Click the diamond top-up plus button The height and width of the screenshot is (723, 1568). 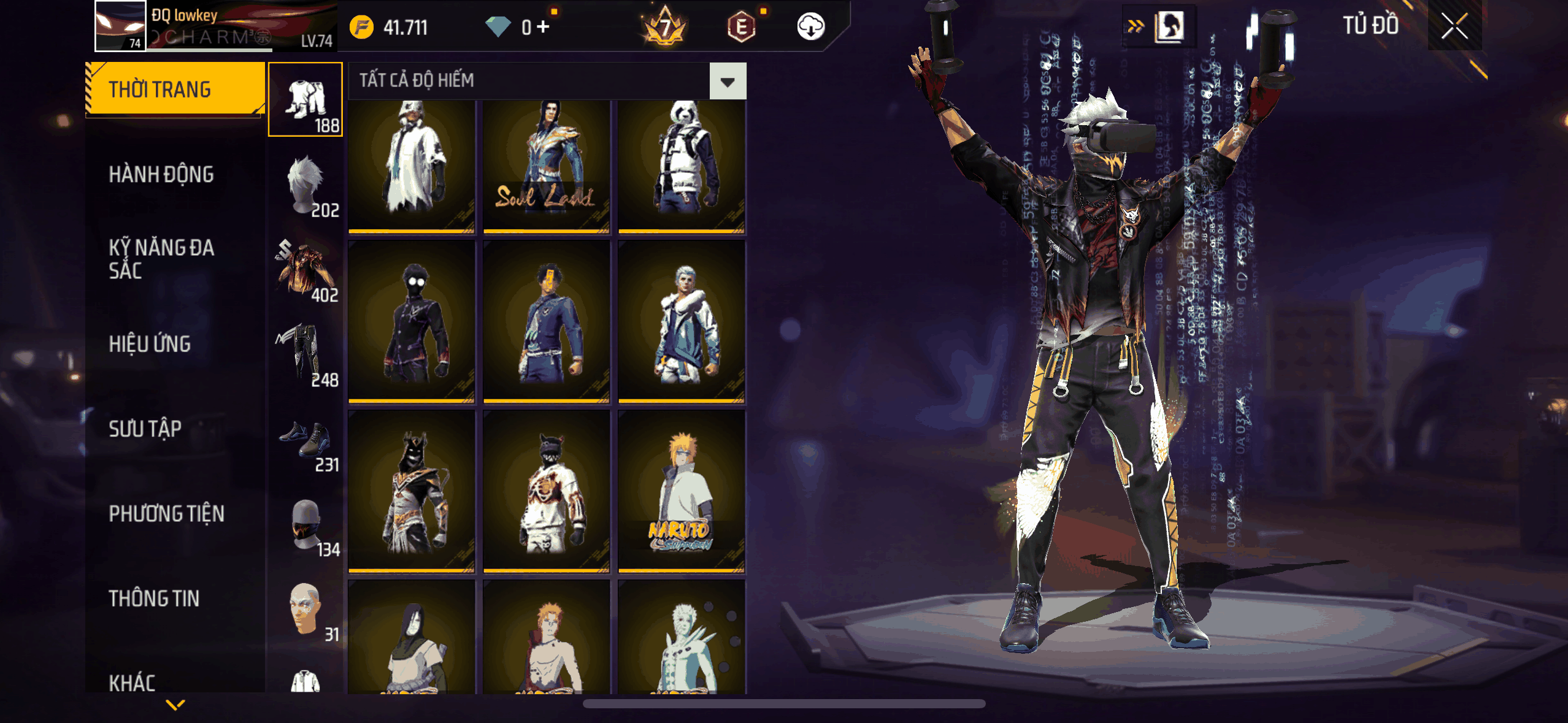click(x=543, y=27)
